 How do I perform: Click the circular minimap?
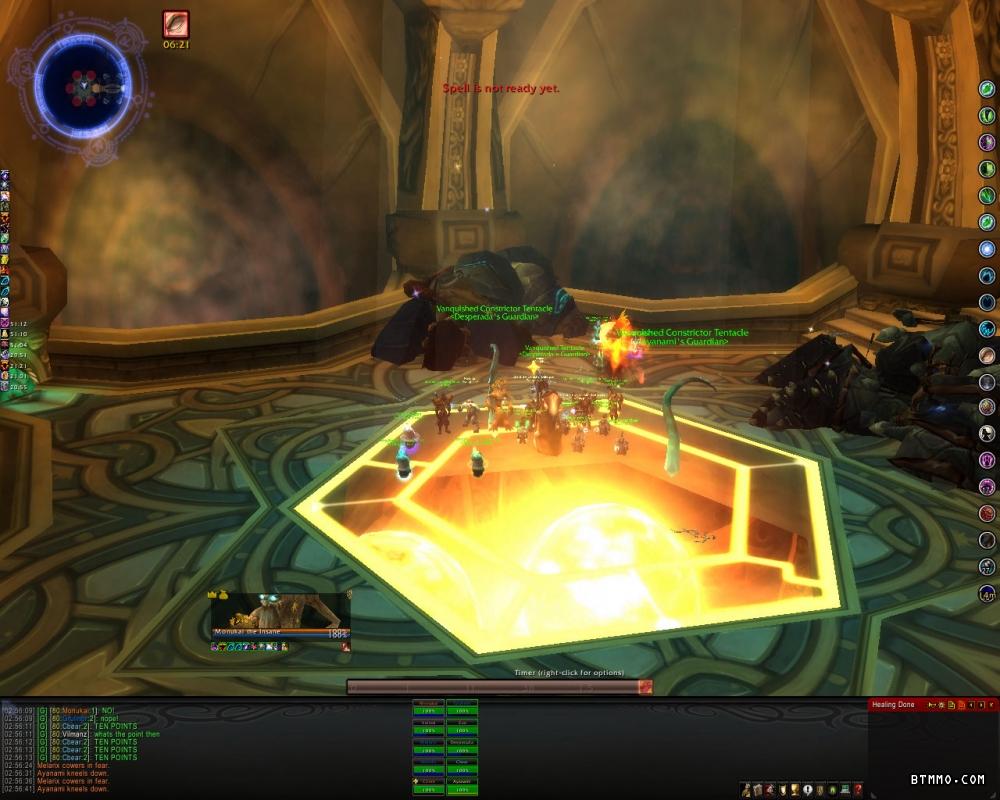(82, 88)
